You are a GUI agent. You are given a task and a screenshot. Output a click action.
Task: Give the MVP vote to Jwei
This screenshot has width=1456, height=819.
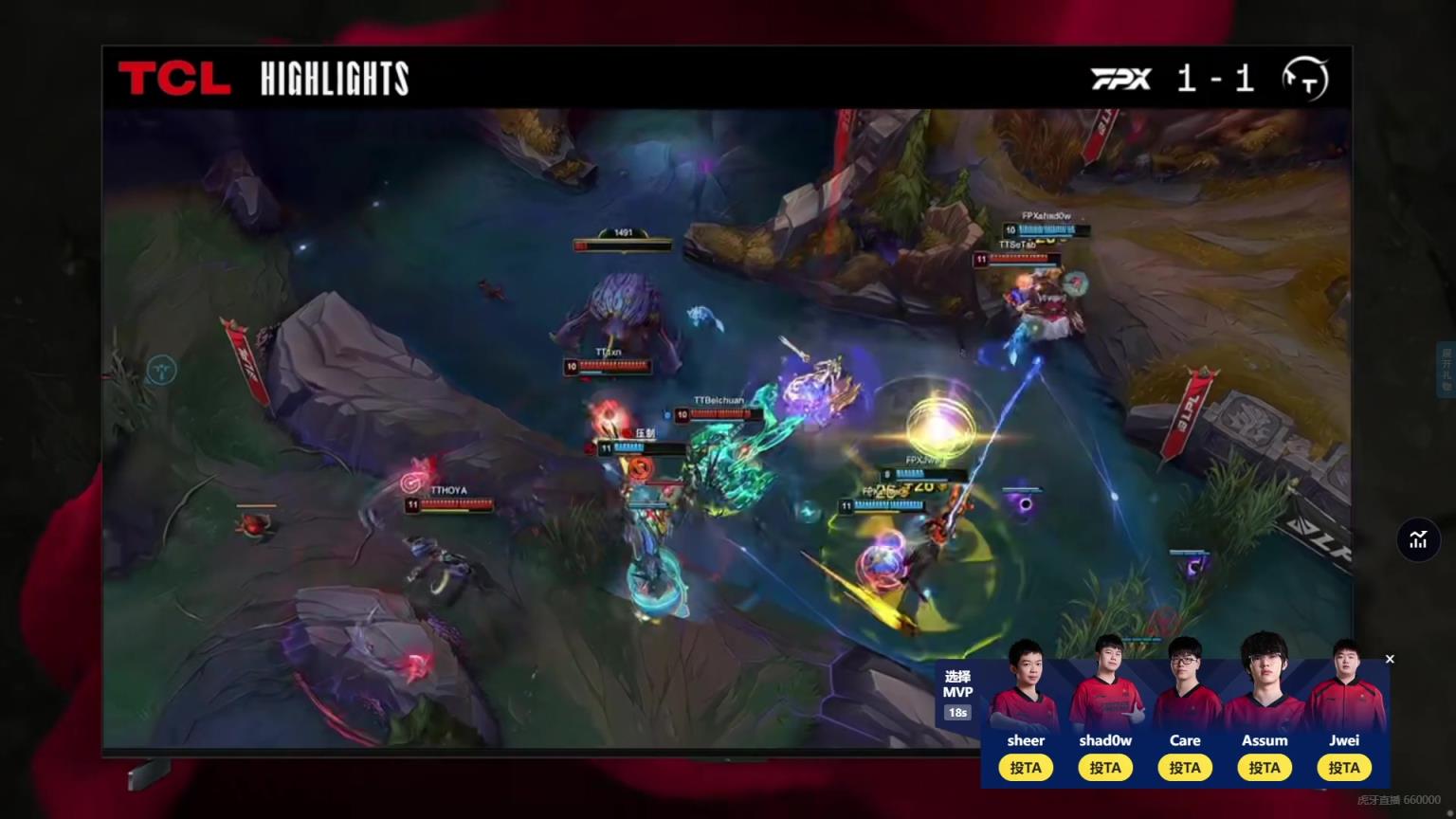point(1343,767)
